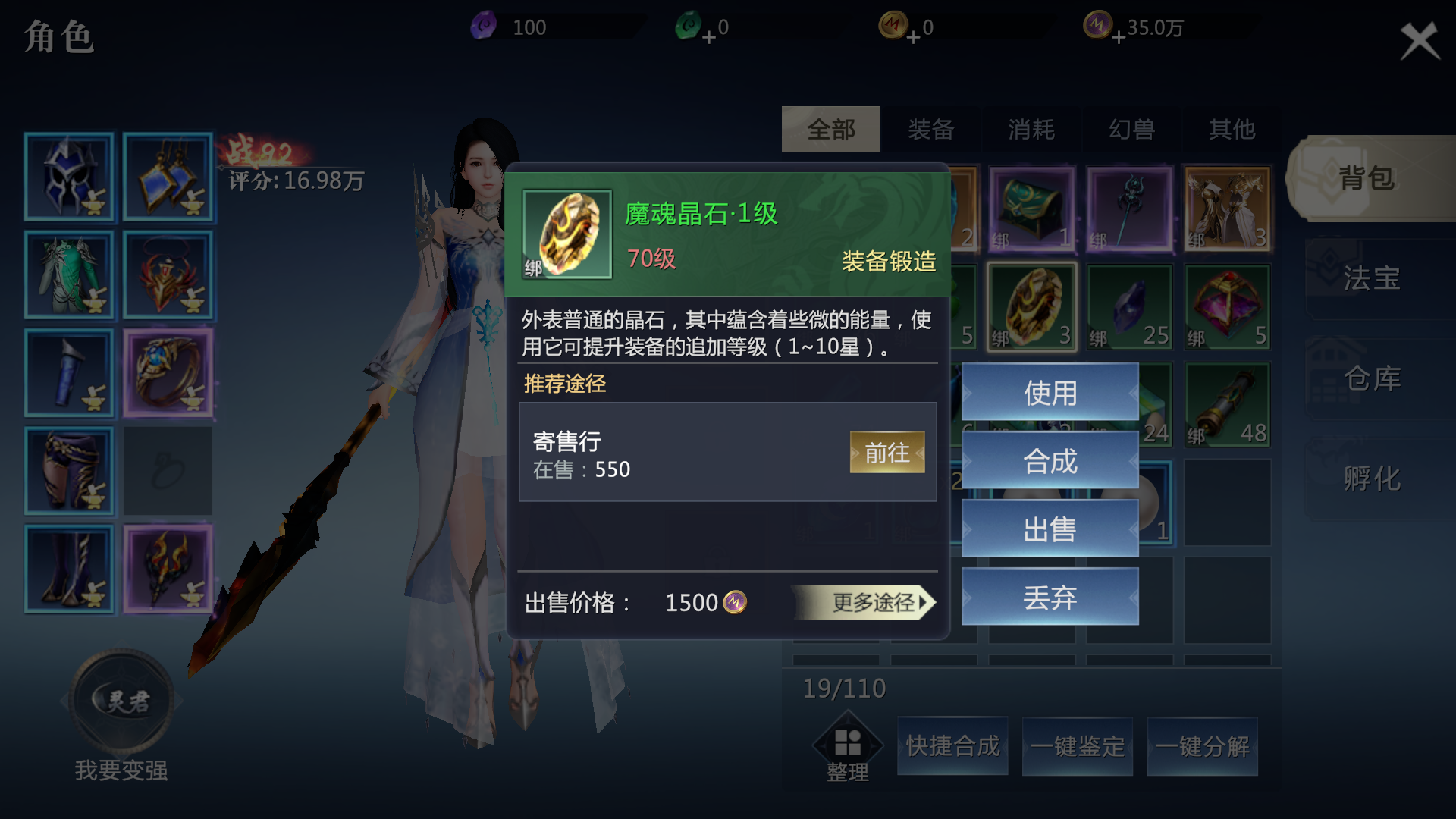Click the 19/110 bag capacity indicator

(x=844, y=687)
